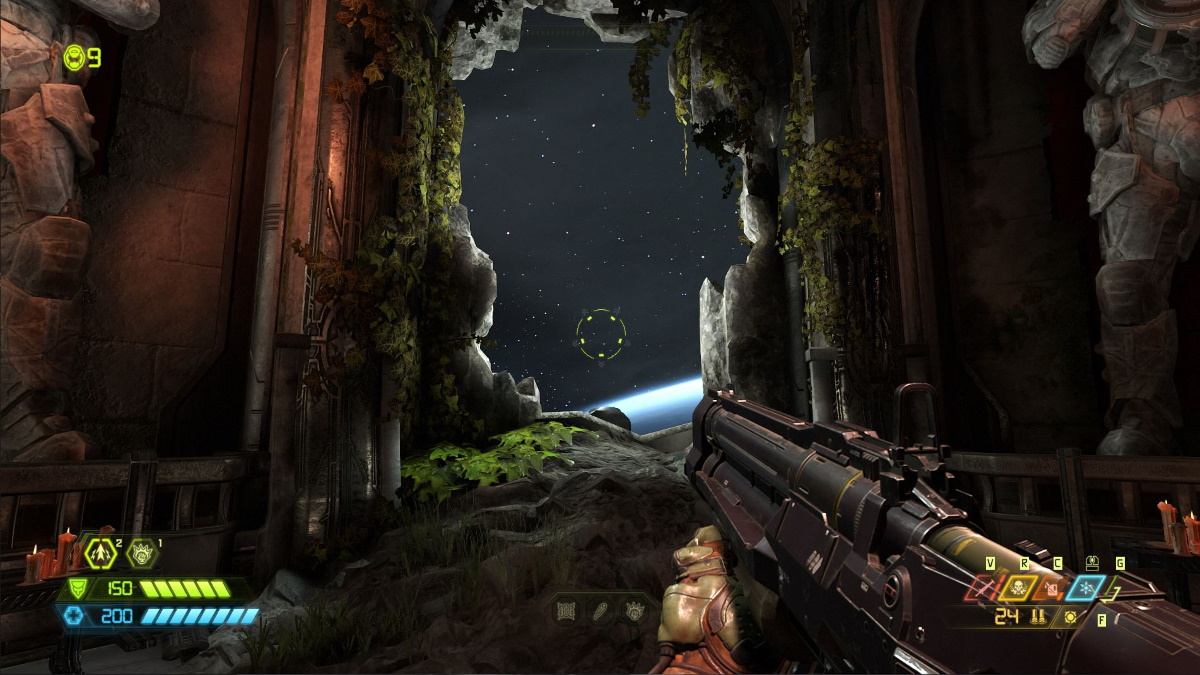Activate the cyan Ice Bomb icon

(1085, 588)
